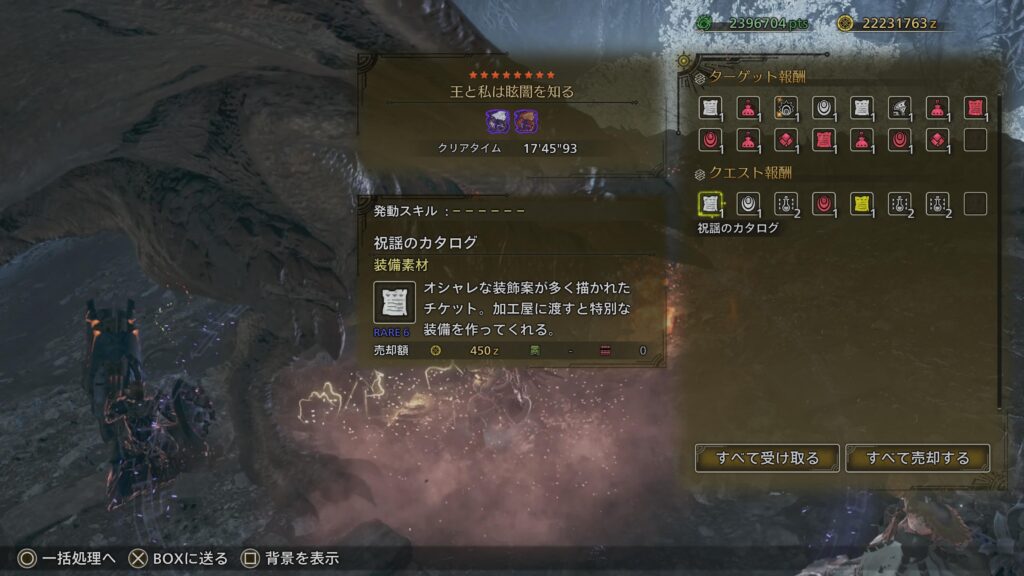The image size is (1024, 576).
Task: Click the すべて受け取る button
Action: point(768,458)
